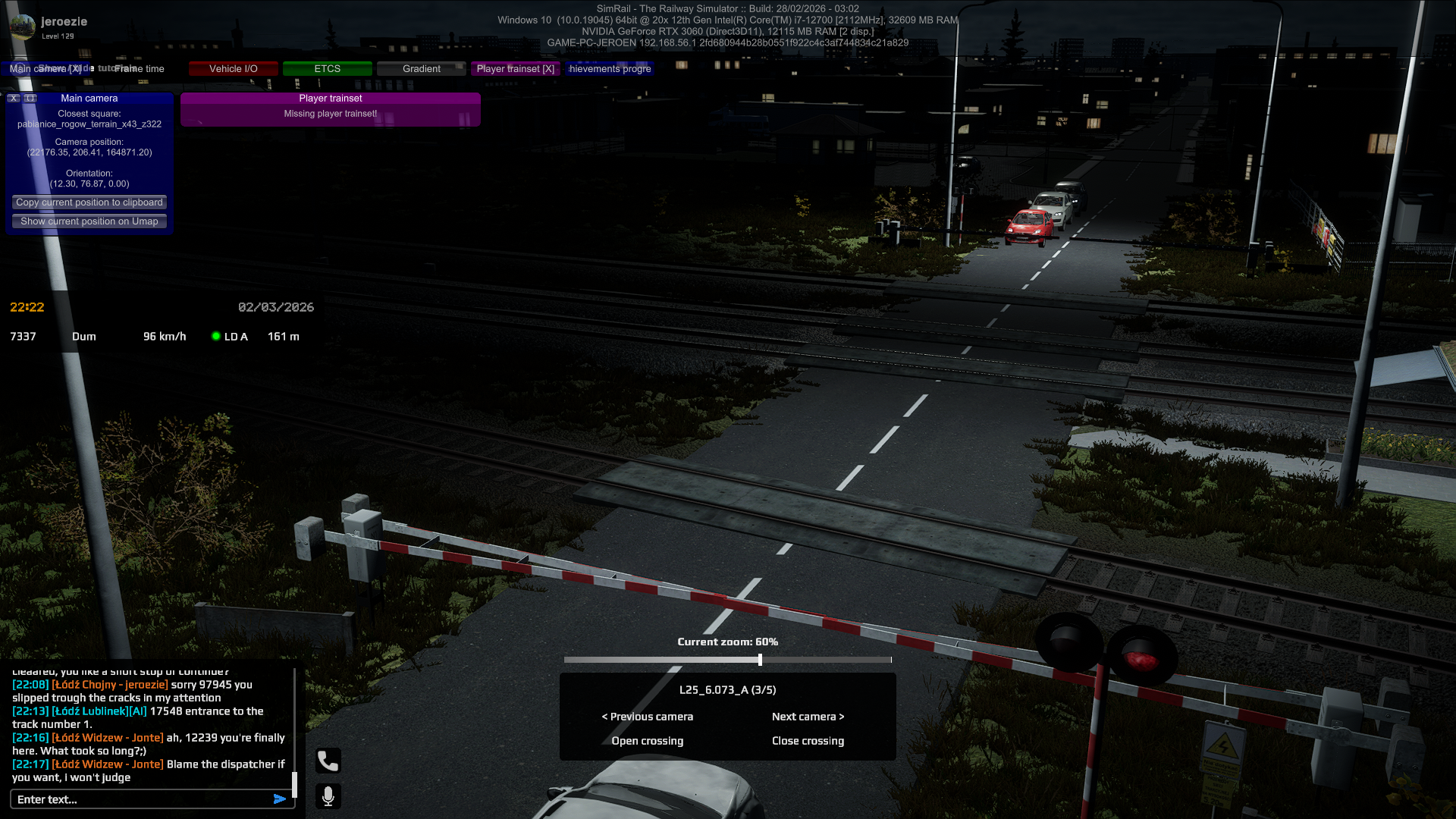Focus the chat Enter text field

[x=140, y=799]
